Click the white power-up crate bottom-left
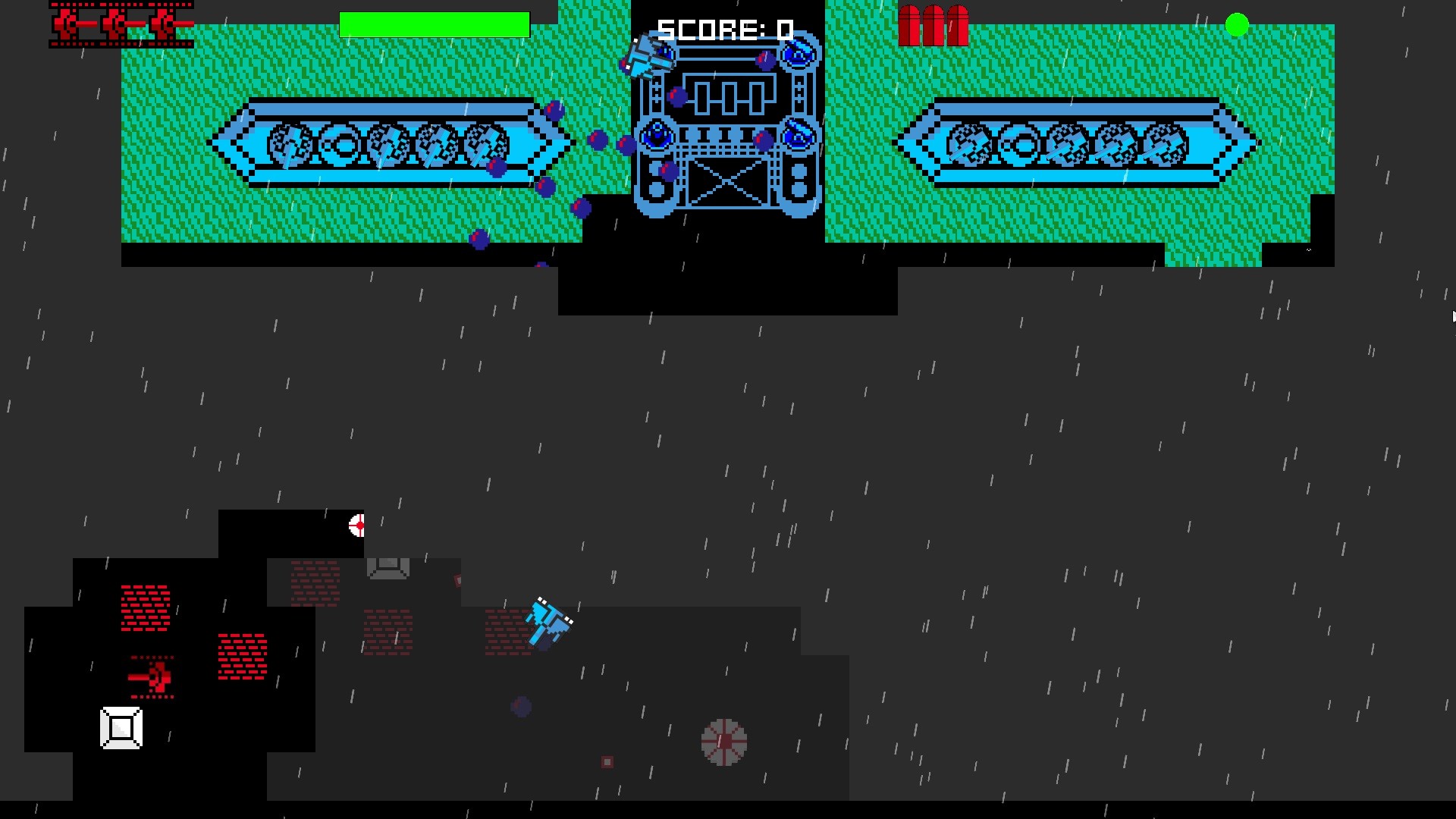Image resolution: width=1456 pixels, height=819 pixels. [x=120, y=727]
